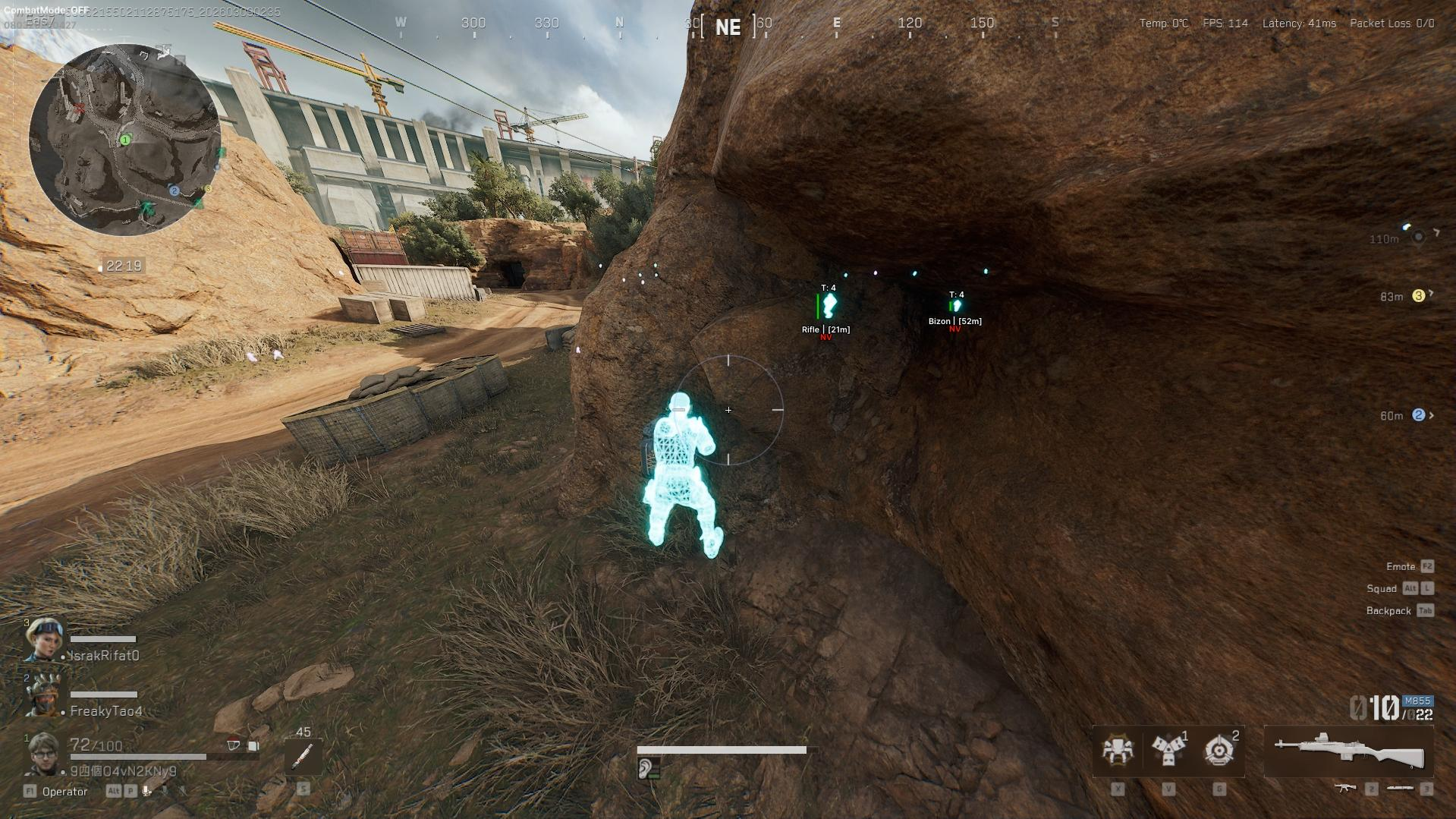Switch to the knife weapon icon
This screenshot has height=819, width=1456.
point(1400,789)
